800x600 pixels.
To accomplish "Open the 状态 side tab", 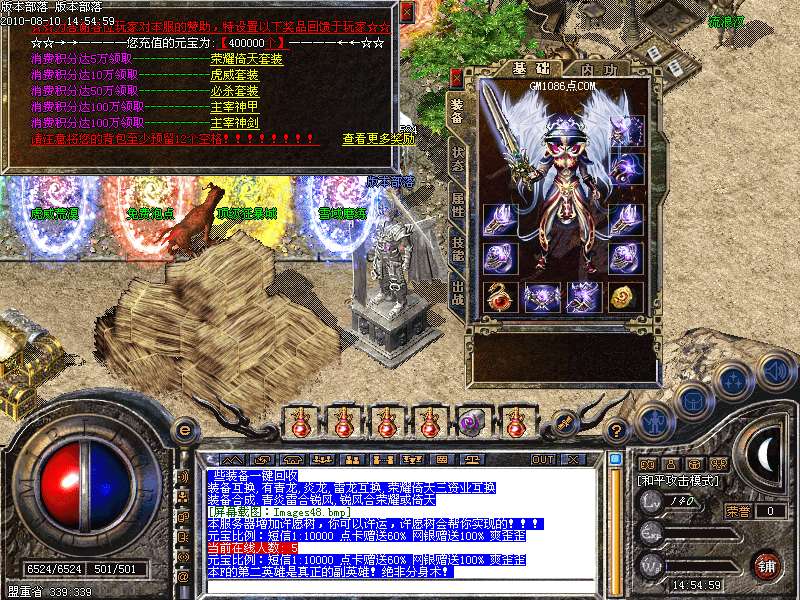I will 457,161.
